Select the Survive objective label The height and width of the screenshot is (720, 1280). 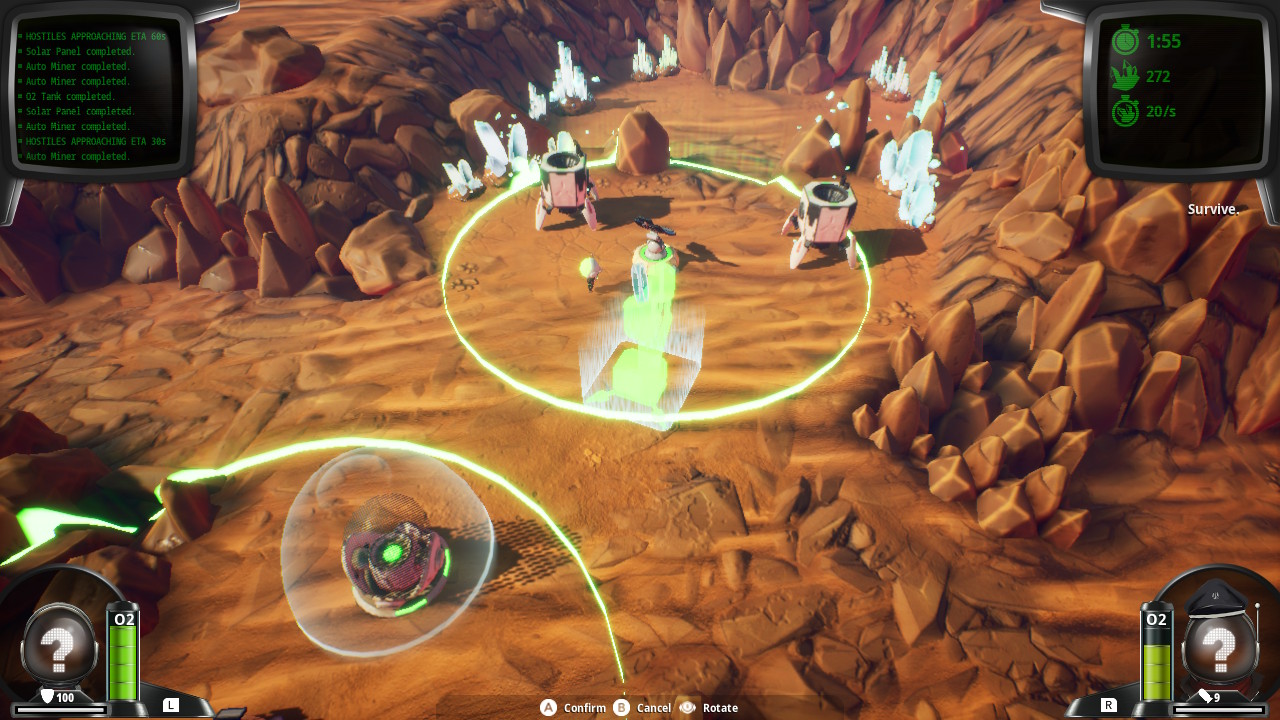(1214, 209)
